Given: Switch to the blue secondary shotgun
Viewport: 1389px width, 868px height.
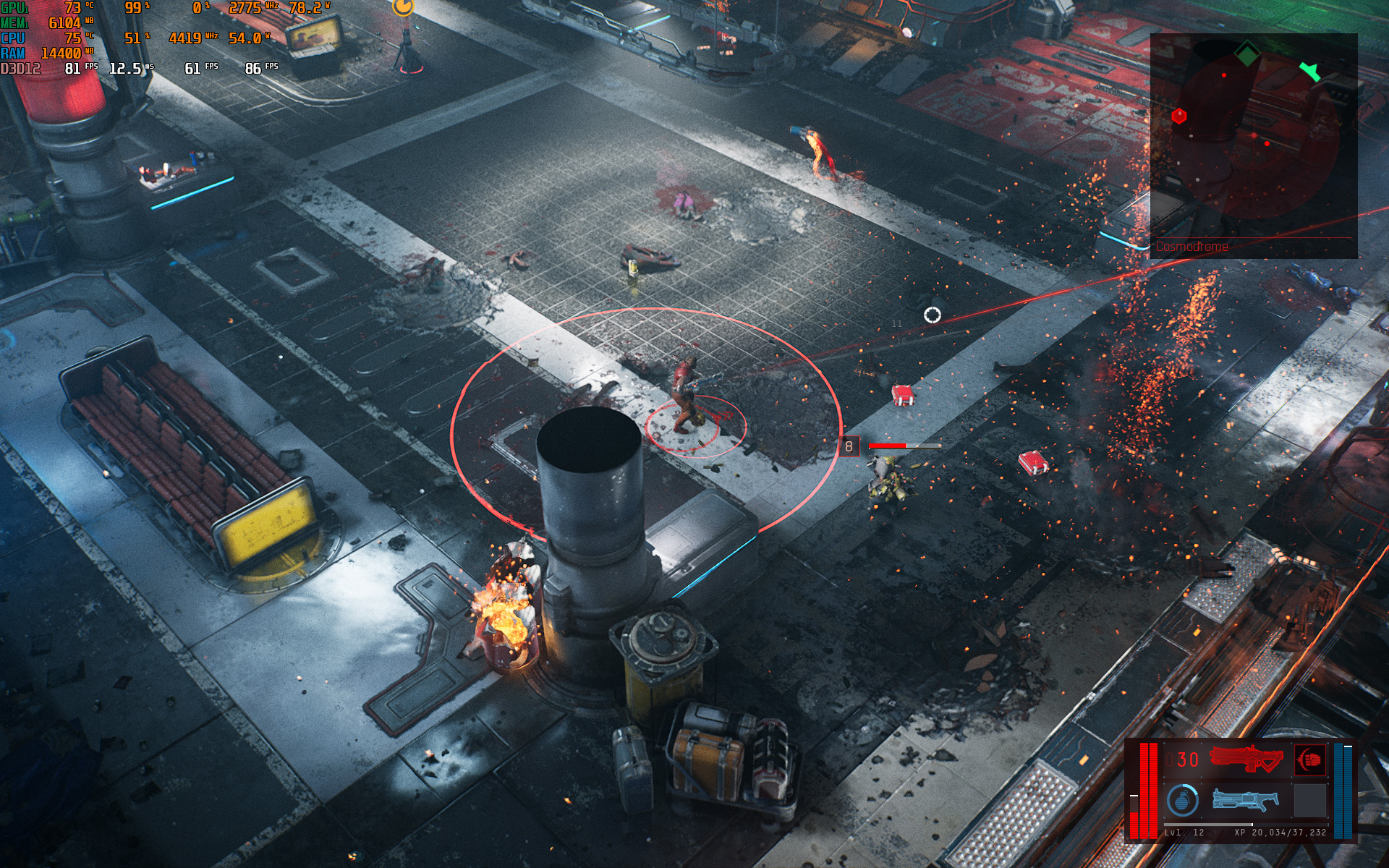Looking at the screenshot, I should point(1246,800).
